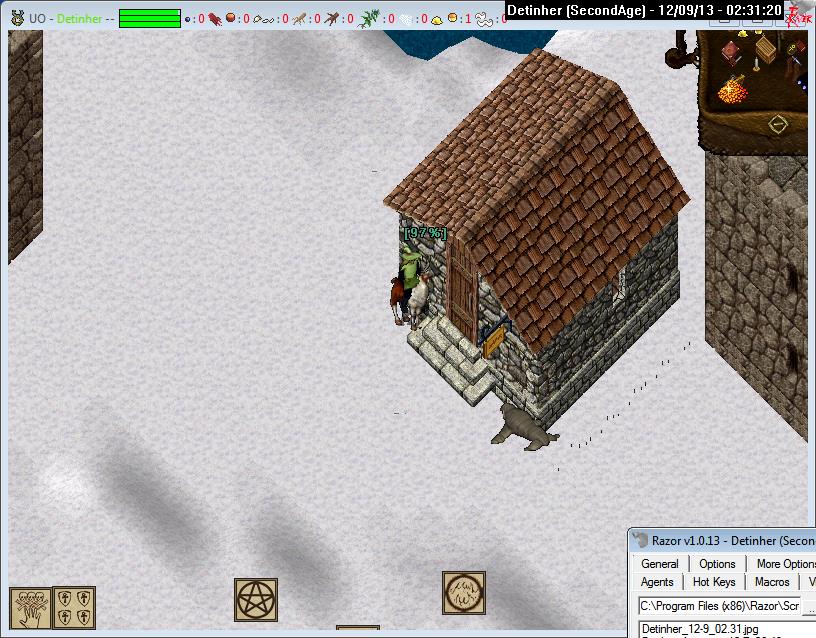Use the hand-over-faces skill icon
The image size is (816, 638).
click(x=30, y=607)
